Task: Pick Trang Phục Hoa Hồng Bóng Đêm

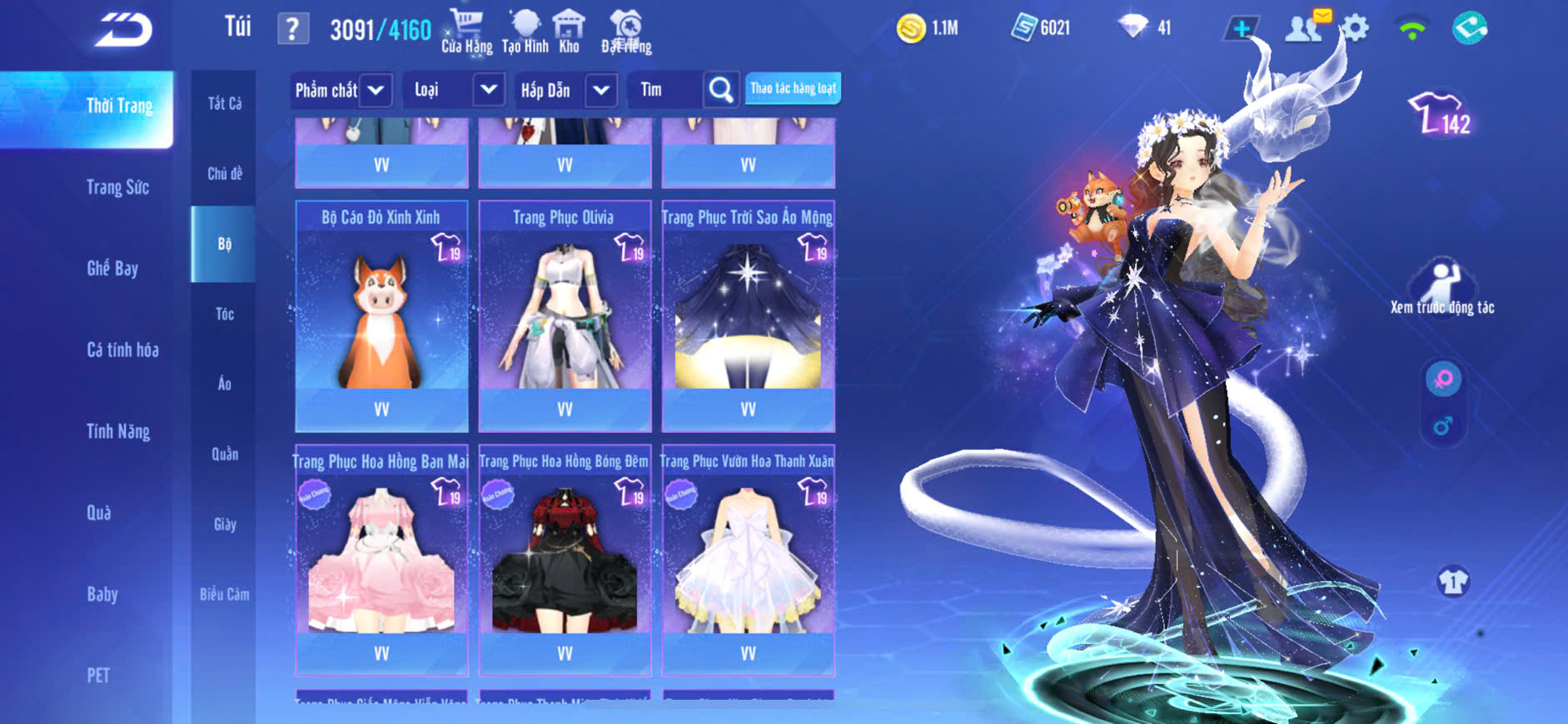Action: pos(565,559)
